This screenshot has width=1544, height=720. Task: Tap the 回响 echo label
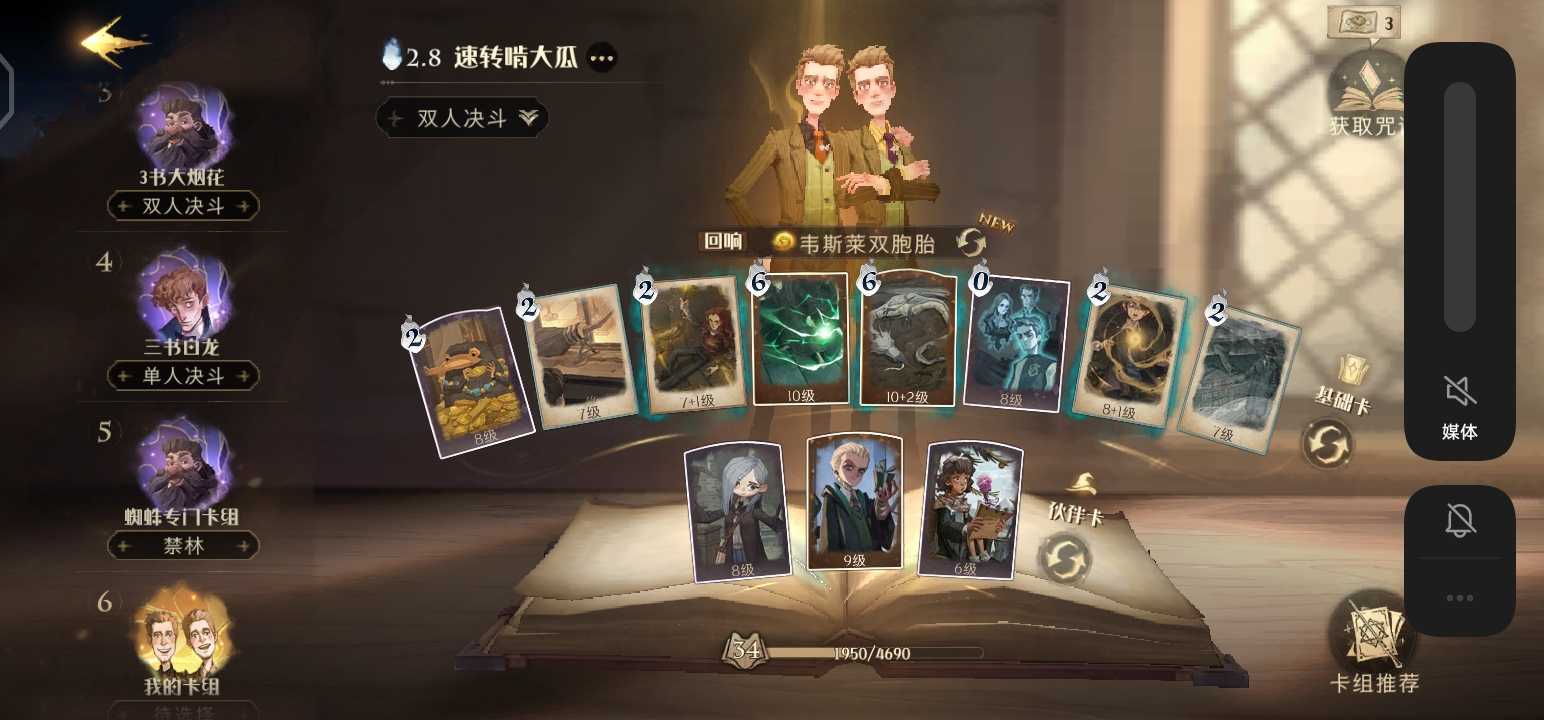722,241
